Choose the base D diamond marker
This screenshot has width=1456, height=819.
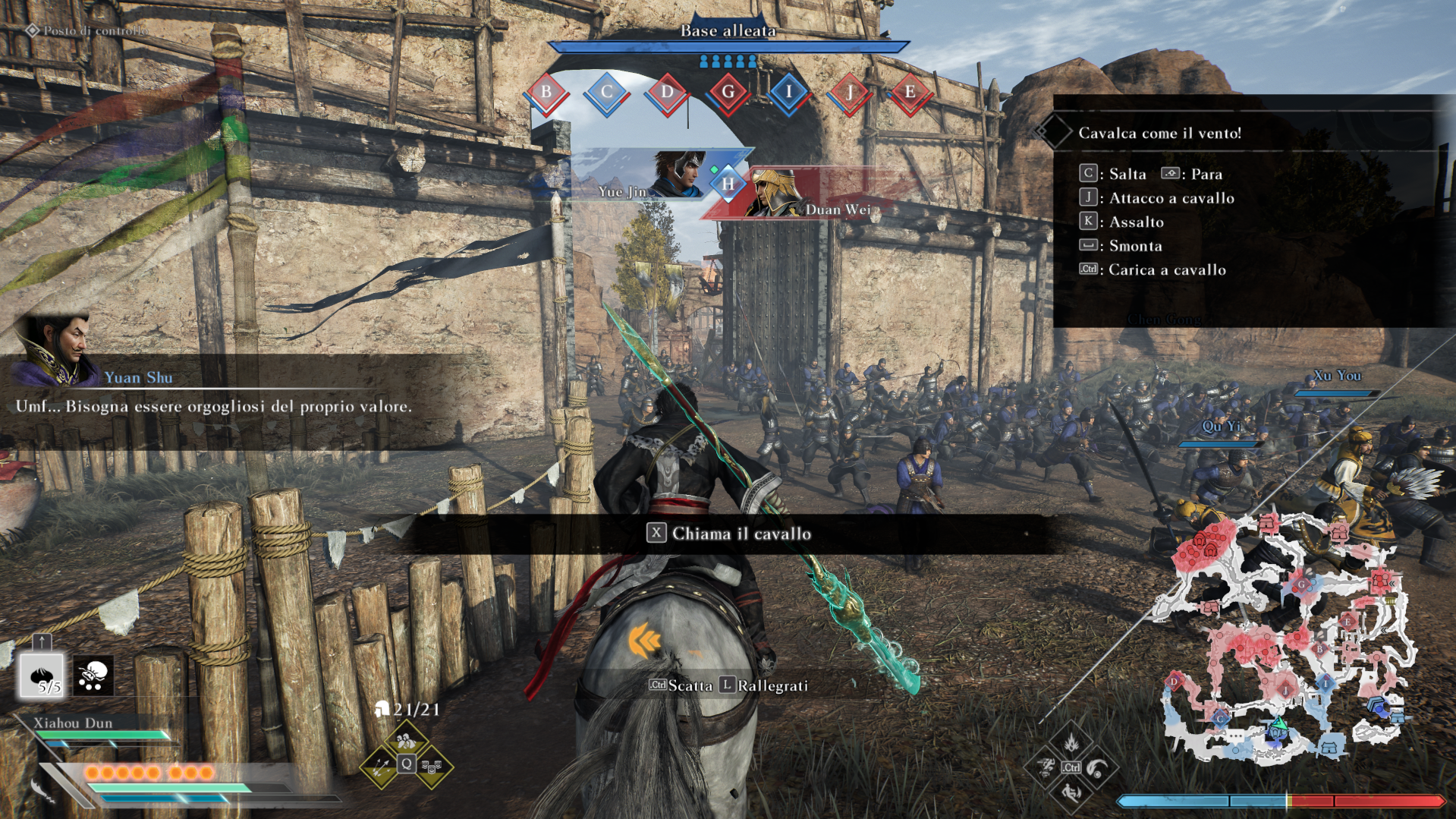667,93
